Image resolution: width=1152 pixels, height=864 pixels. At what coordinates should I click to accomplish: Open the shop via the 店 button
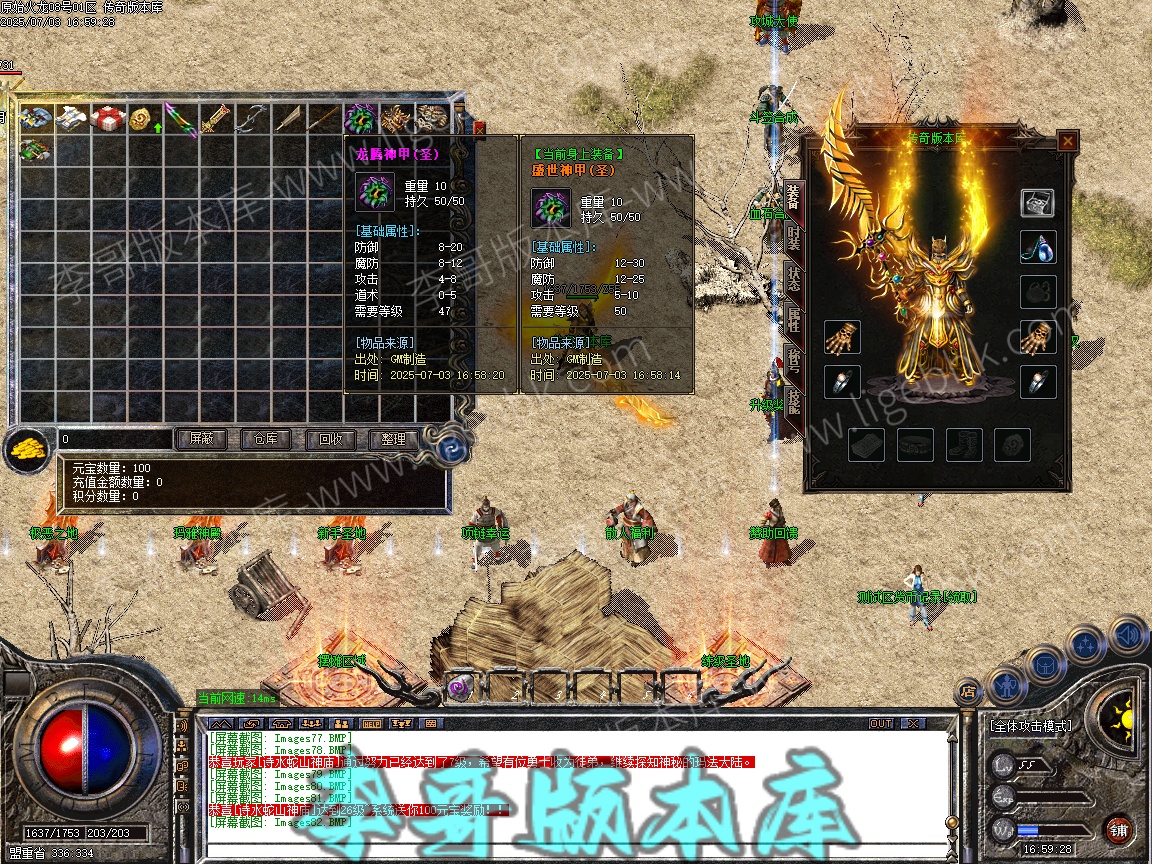[968, 689]
